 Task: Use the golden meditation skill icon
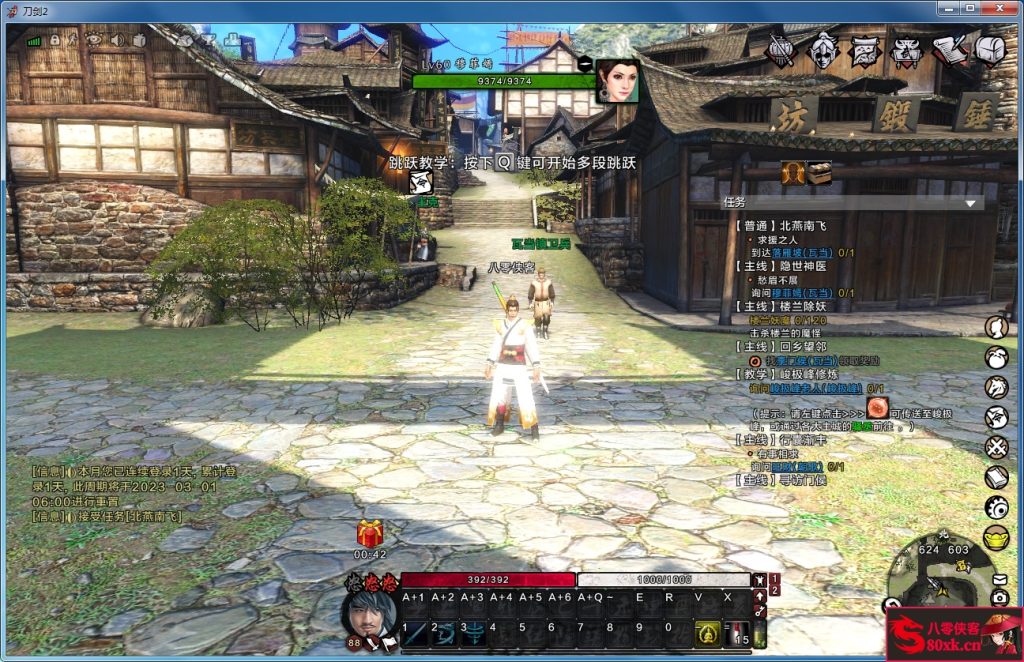pyautogui.click(x=707, y=633)
